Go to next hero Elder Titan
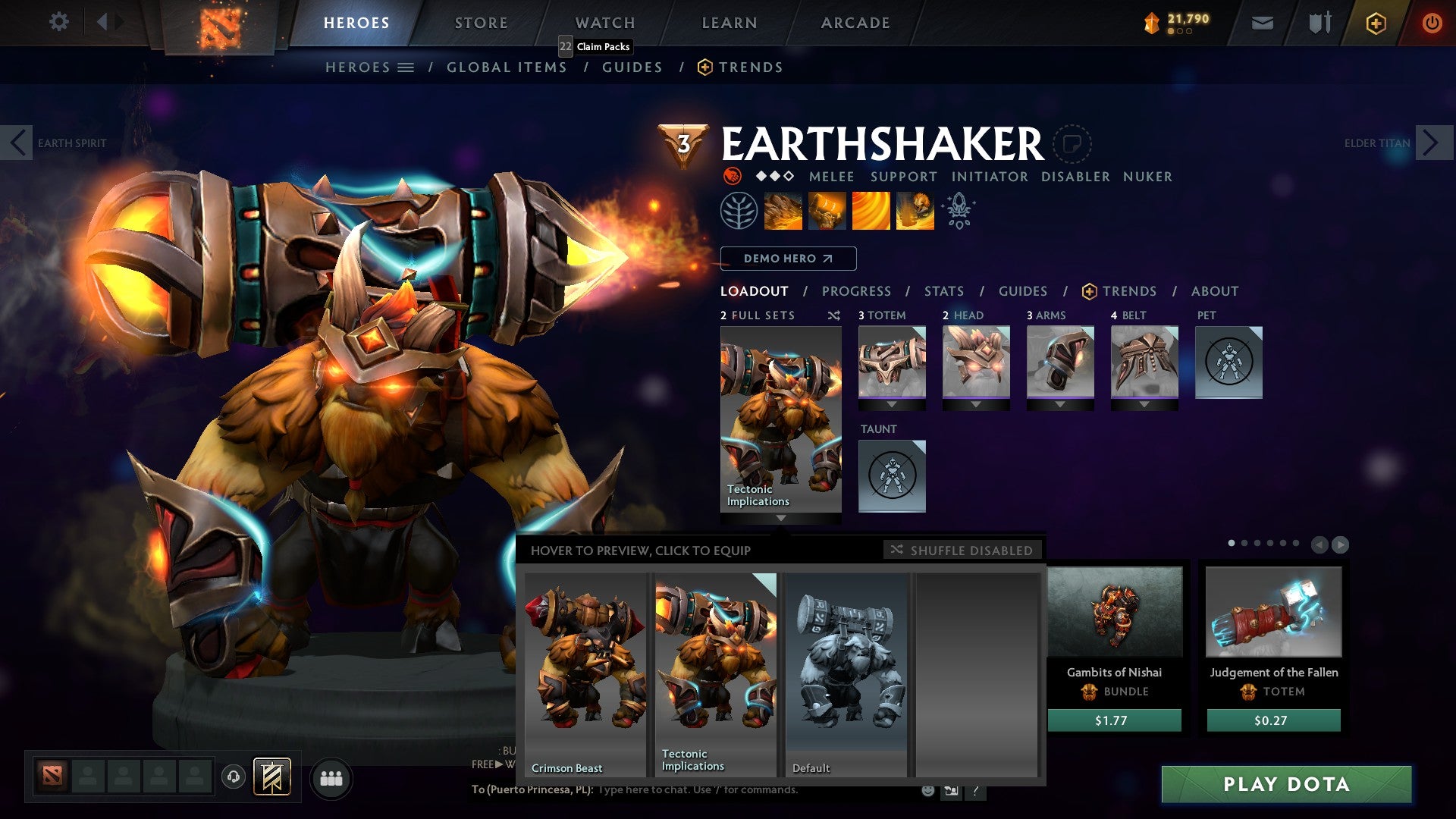 pyautogui.click(x=1430, y=143)
